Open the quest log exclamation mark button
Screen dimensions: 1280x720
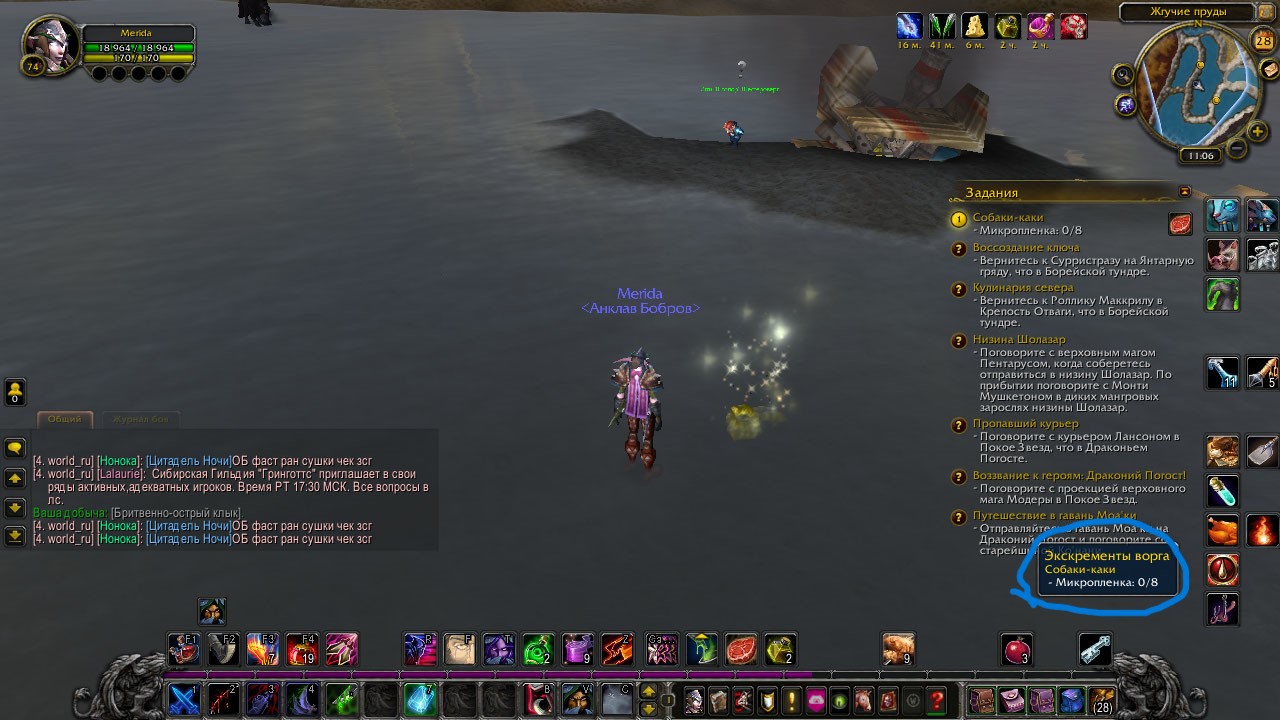click(x=792, y=700)
